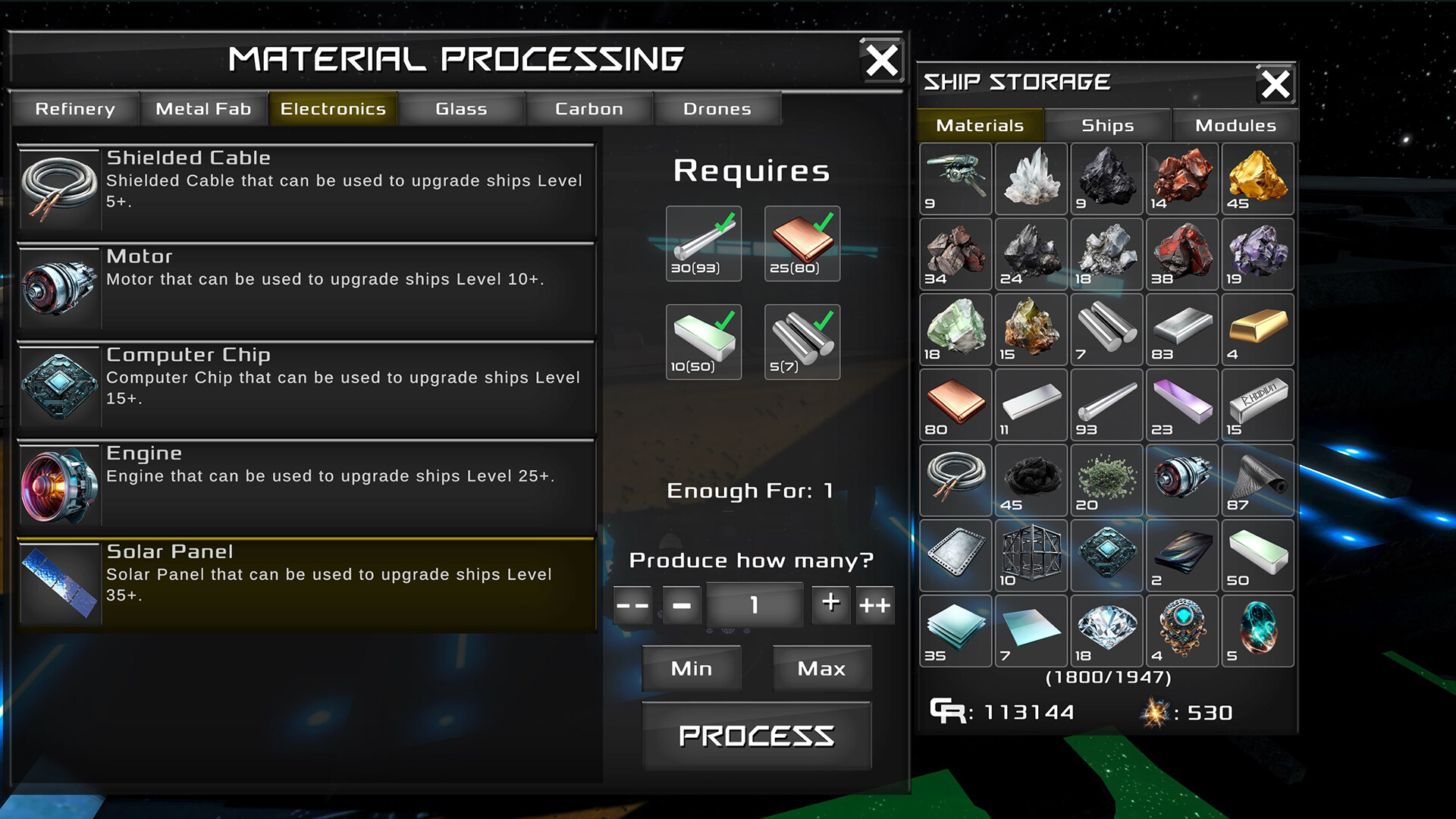1456x819 pixels.
Task: Click the gold nugget showing quantity 45
Action: point(1257,179)
